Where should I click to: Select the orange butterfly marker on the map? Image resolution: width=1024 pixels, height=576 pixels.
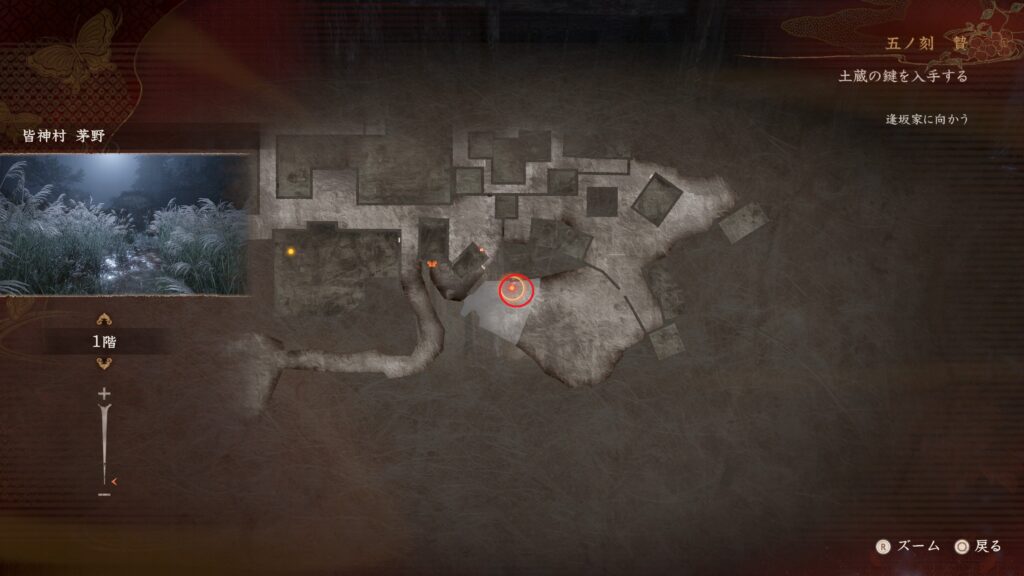pos(432,263)
